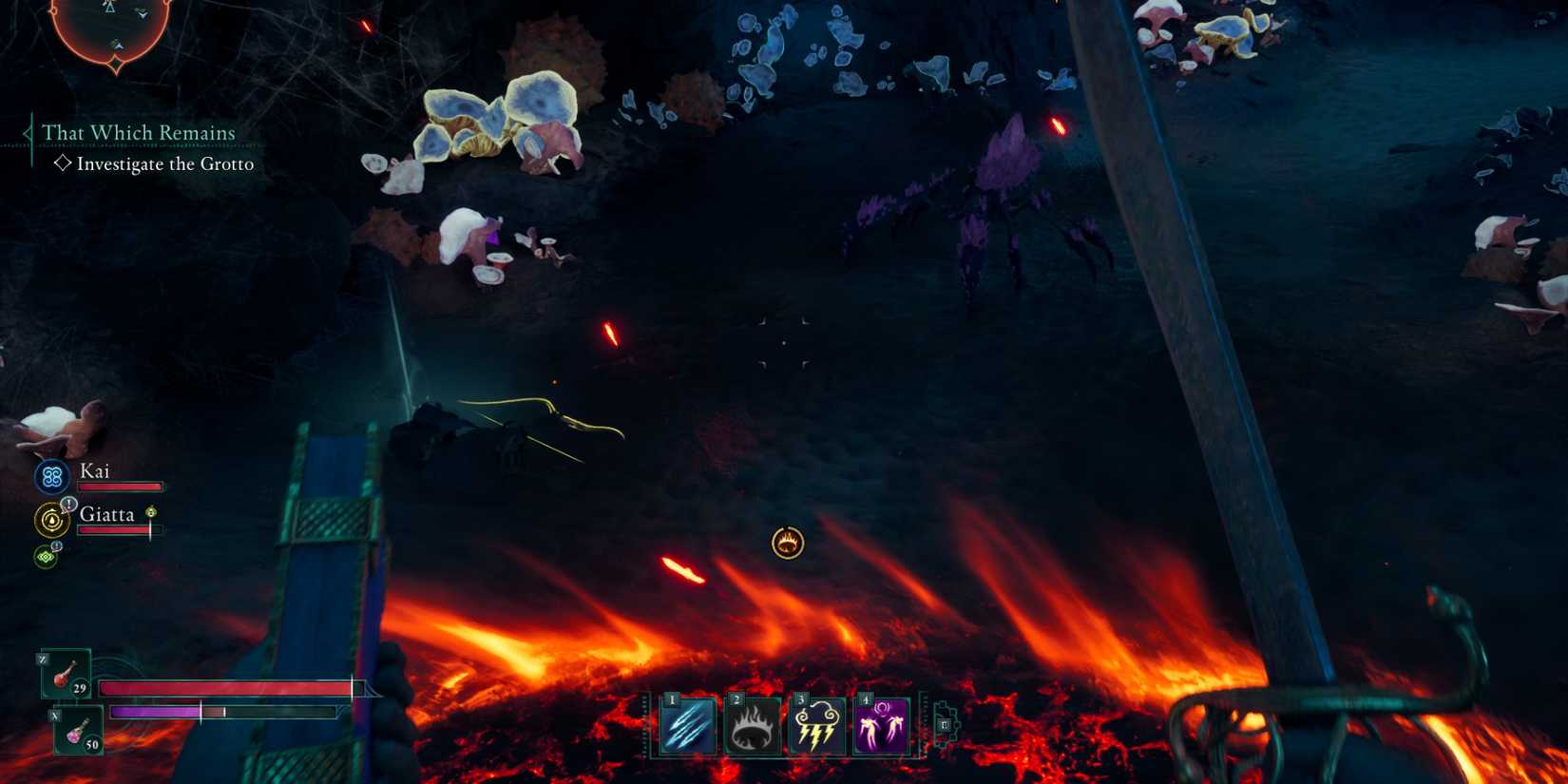1568x784 pixels.
Task: Select the green diamond companion emblem
Action: (x=46, y=557)
